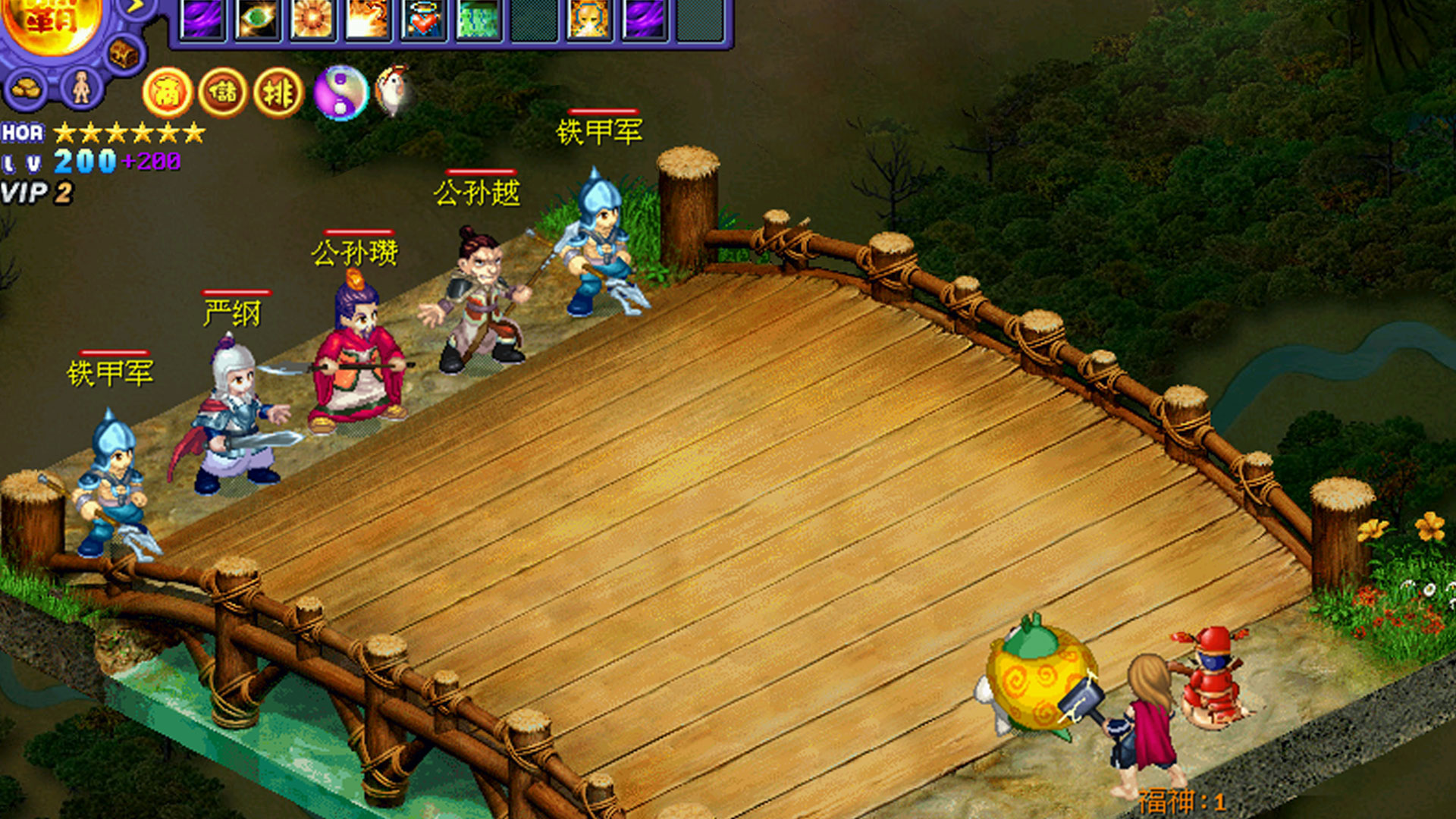Open storage via the 储 button
This screenshot has width=1456, height=819.
(223, 93)
